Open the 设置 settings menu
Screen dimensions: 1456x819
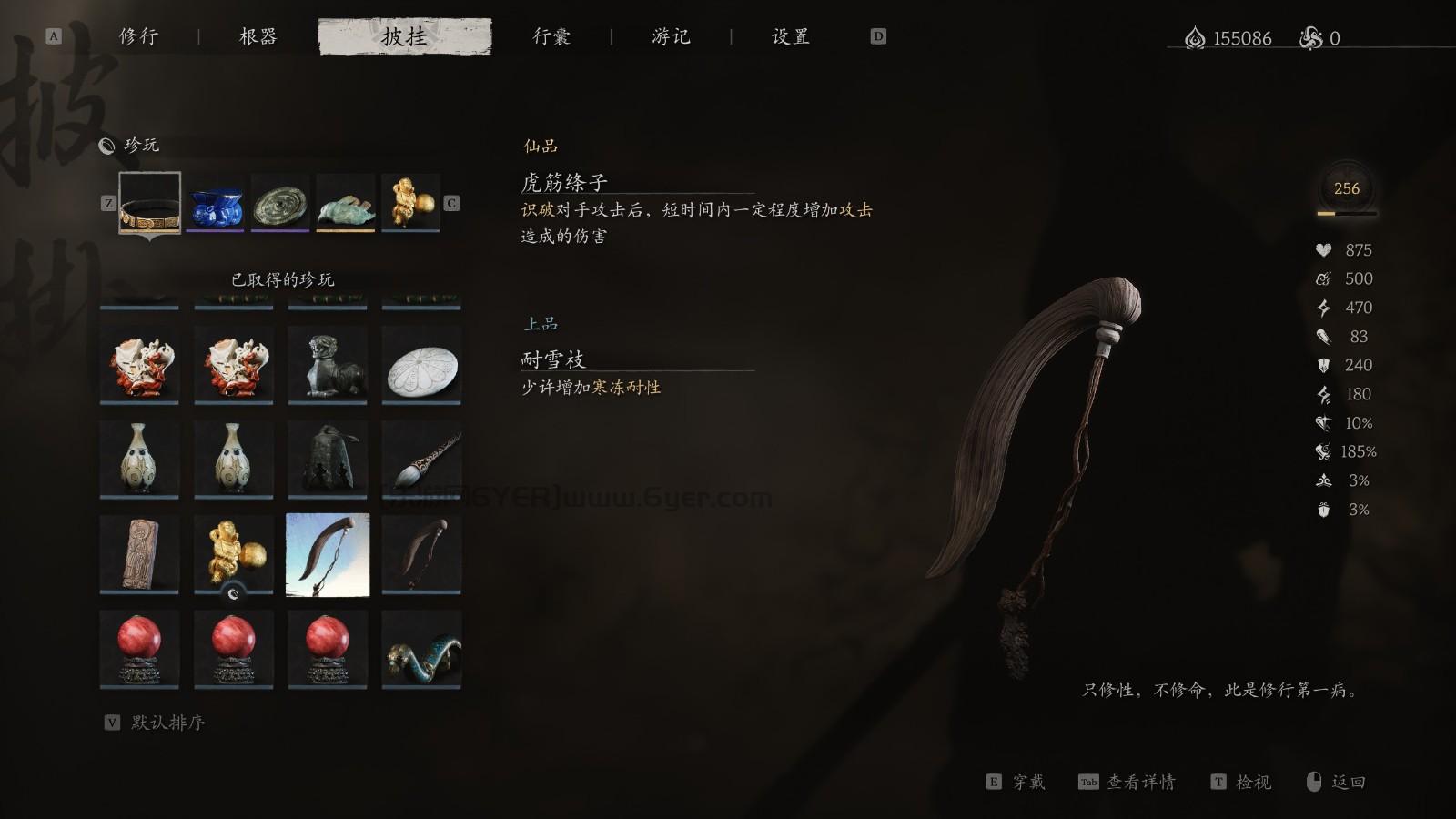[788, 36]
